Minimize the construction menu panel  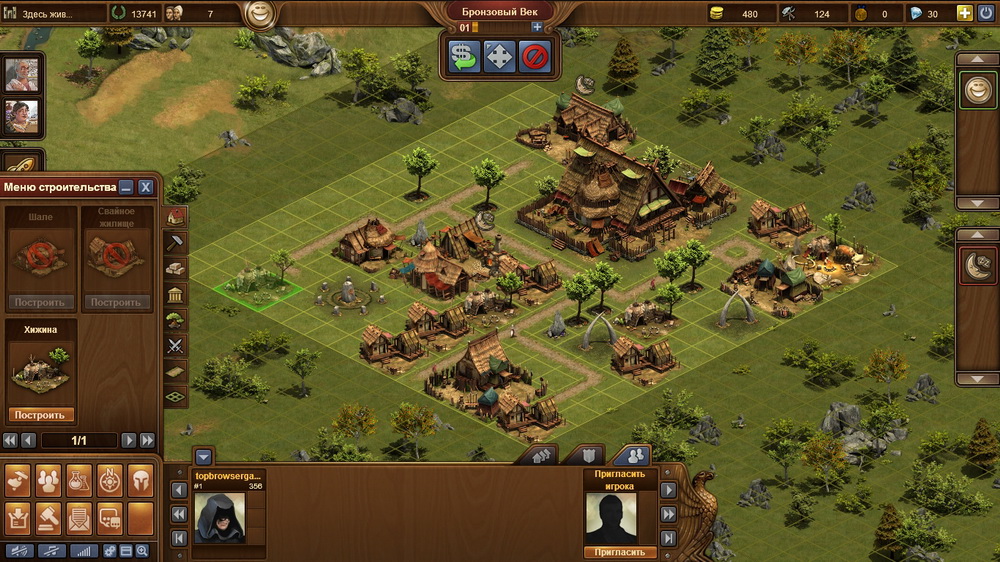pos(126,187)
